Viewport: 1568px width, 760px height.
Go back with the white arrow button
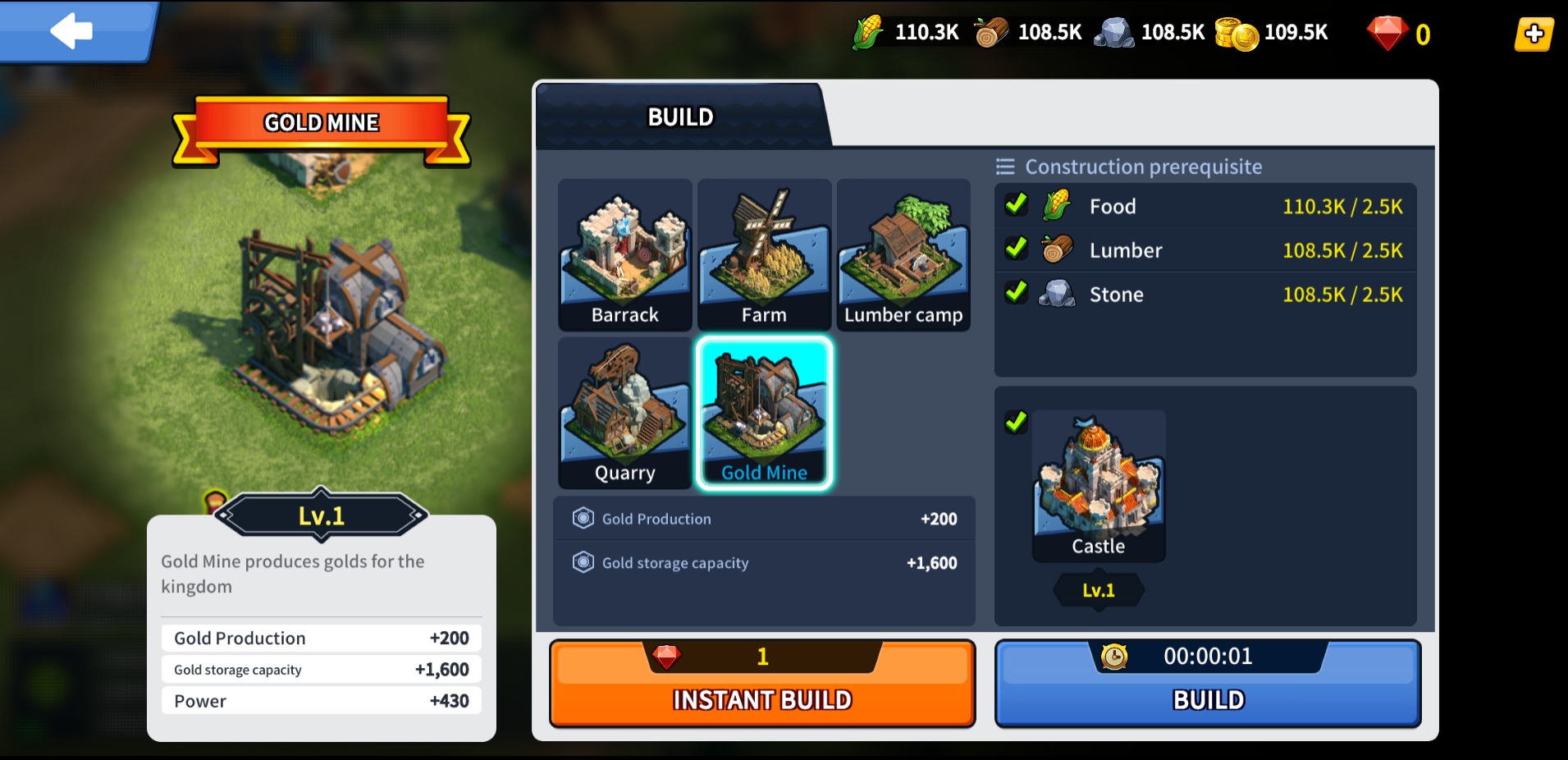point(72,31)
